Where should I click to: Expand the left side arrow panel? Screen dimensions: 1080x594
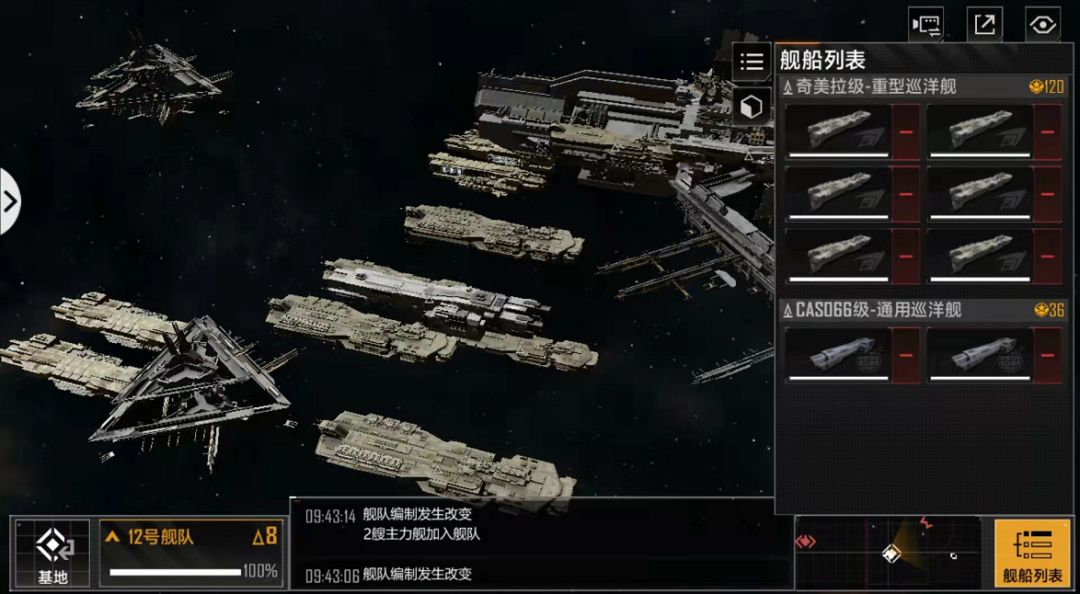(9, 201)
